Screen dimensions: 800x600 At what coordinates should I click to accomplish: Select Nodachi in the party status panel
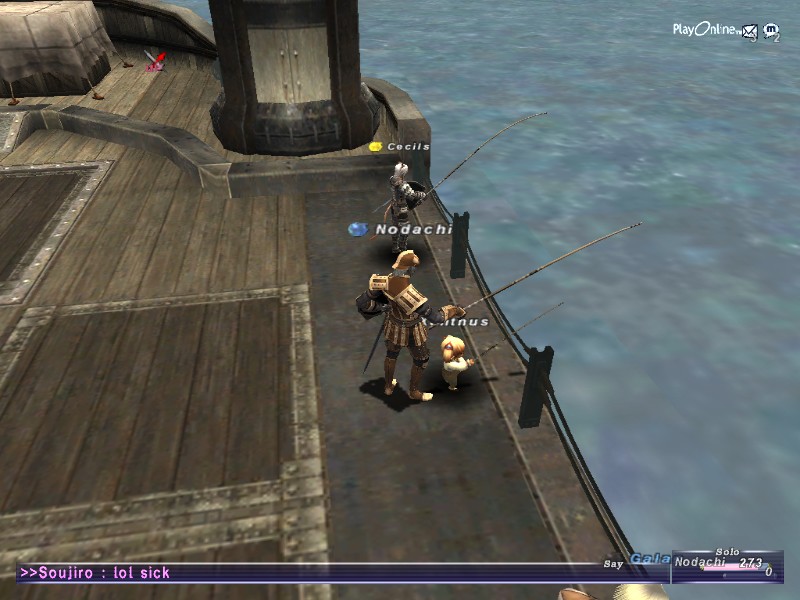coord(698,562)
